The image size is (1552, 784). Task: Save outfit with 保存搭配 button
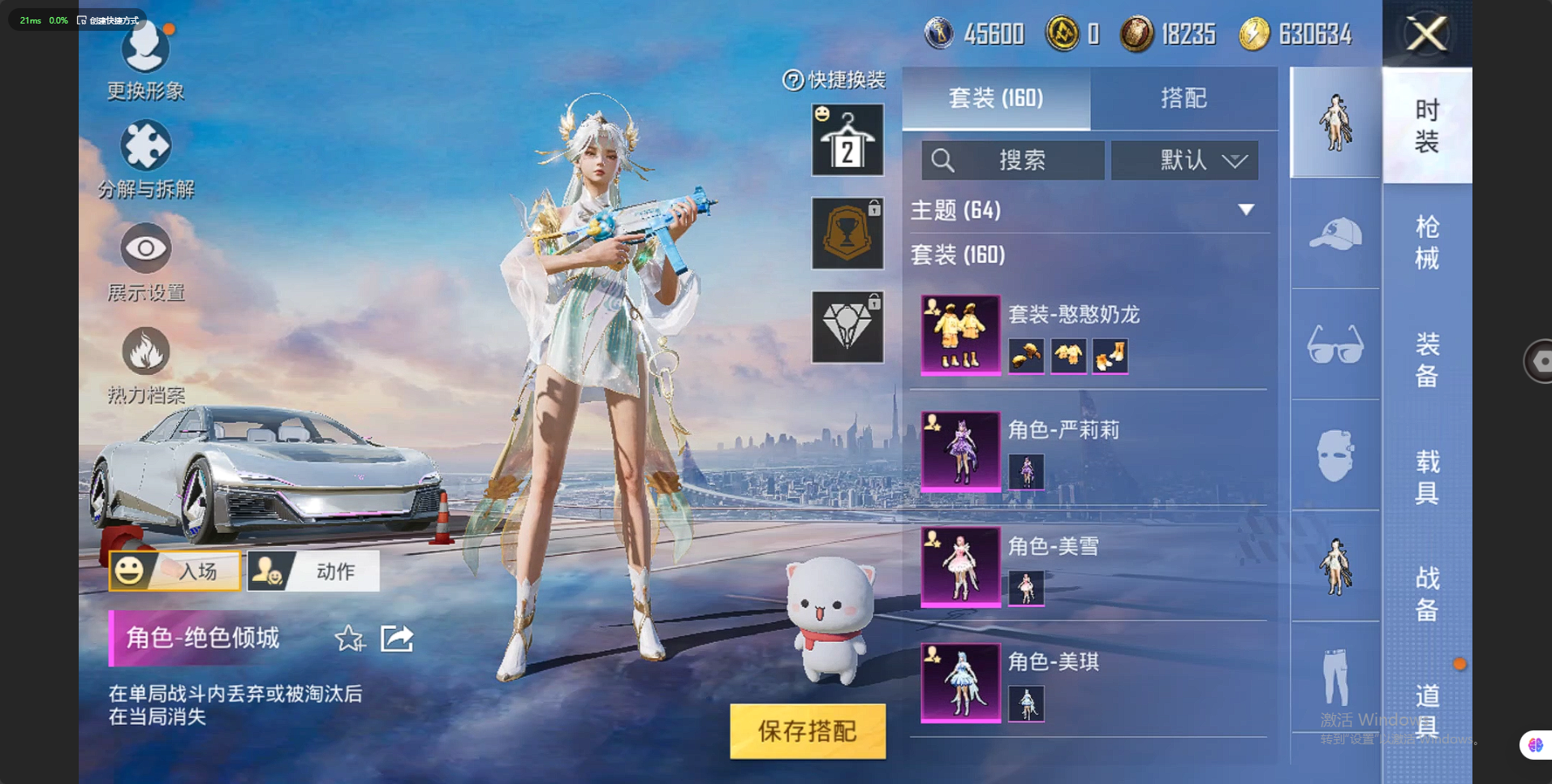(808, 730)
